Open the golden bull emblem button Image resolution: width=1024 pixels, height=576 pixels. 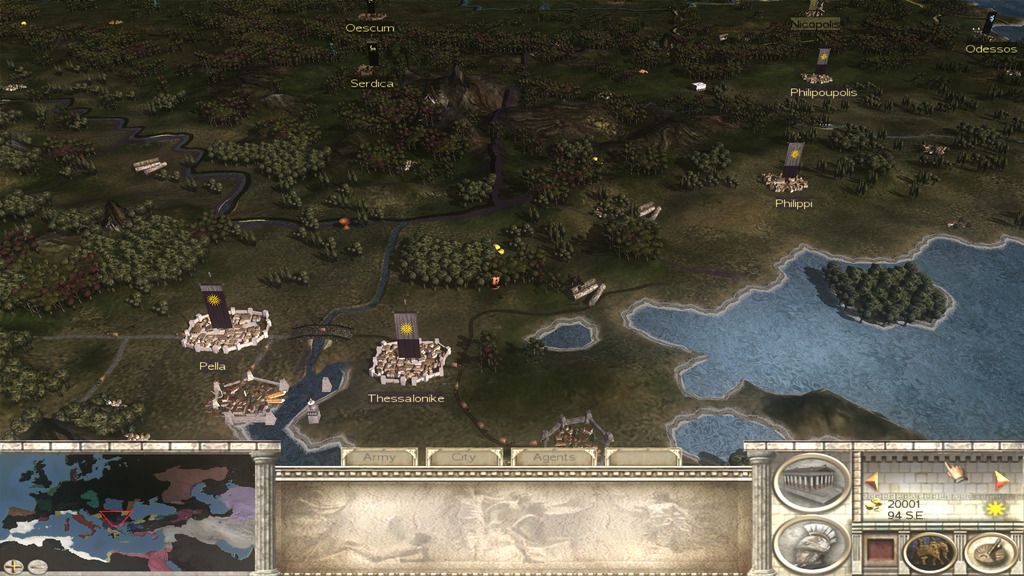[929, 551]
